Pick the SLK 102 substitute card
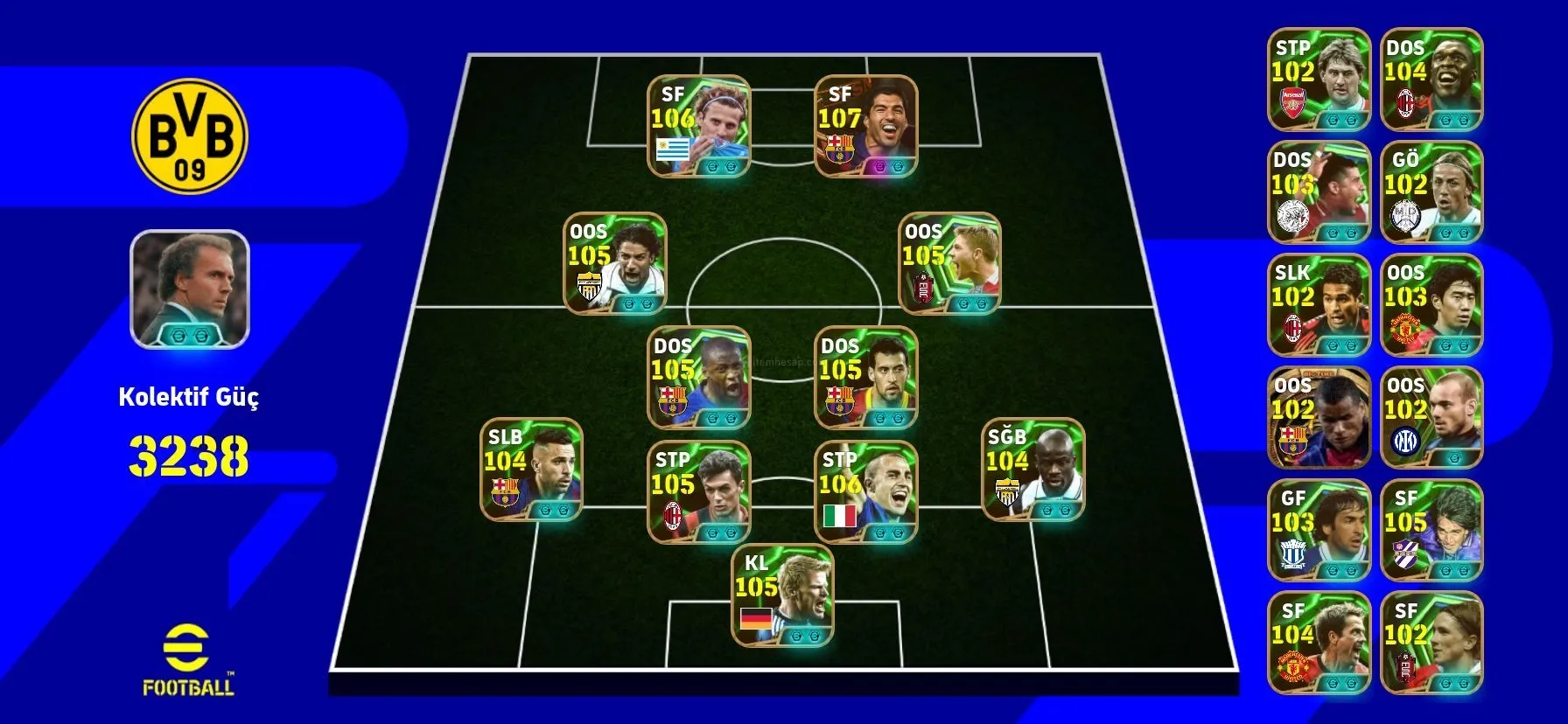Viewport: 1568px width, 724px height. tap(1319, 305)
